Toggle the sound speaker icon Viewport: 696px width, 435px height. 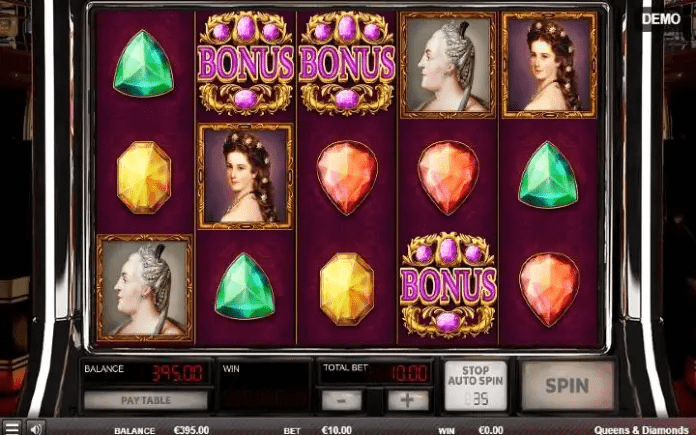(34, 428)
